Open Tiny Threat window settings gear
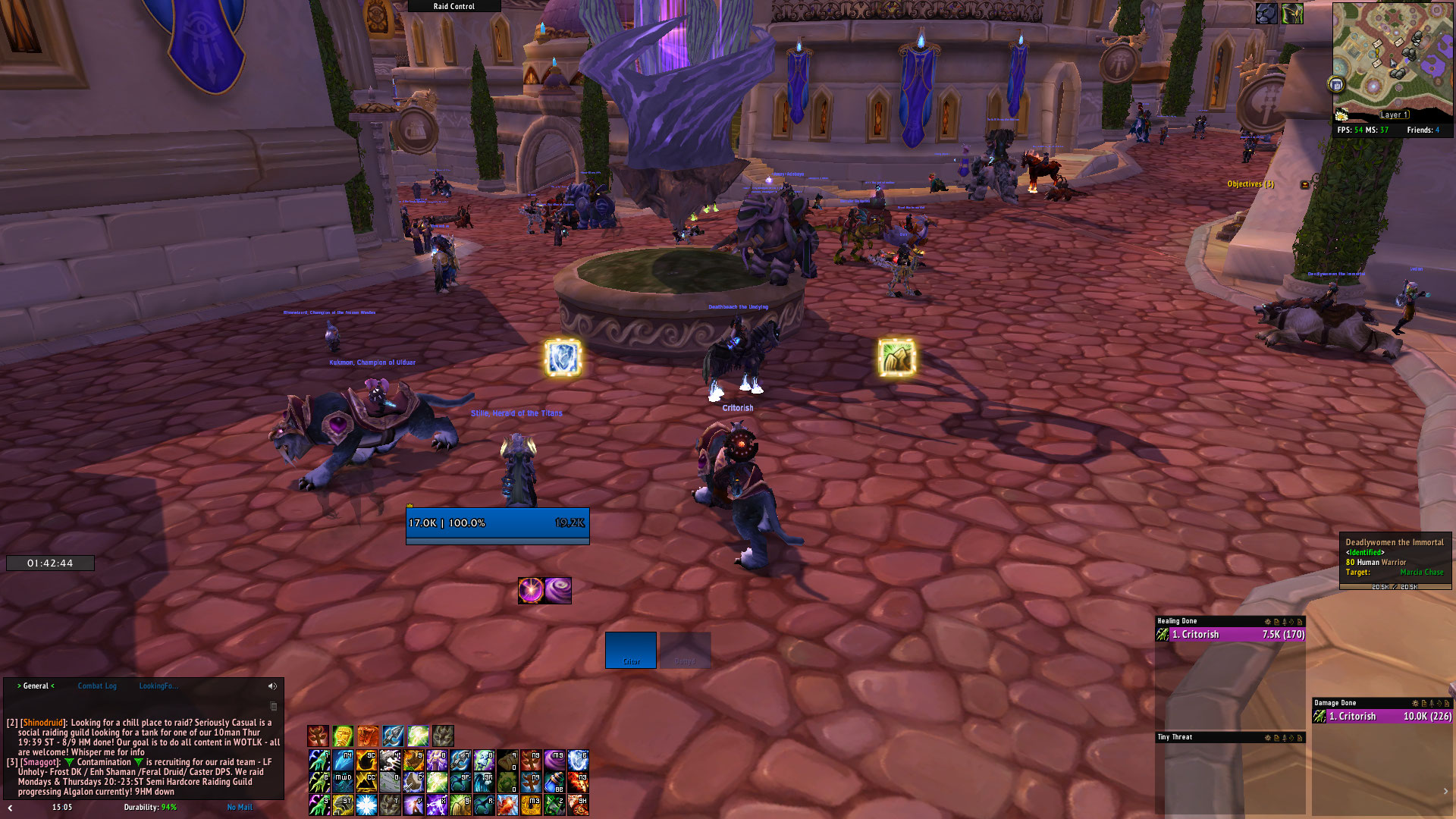Image resolution: width=1456 pixels, height=819 pixels. click(x=1268, y=738)
